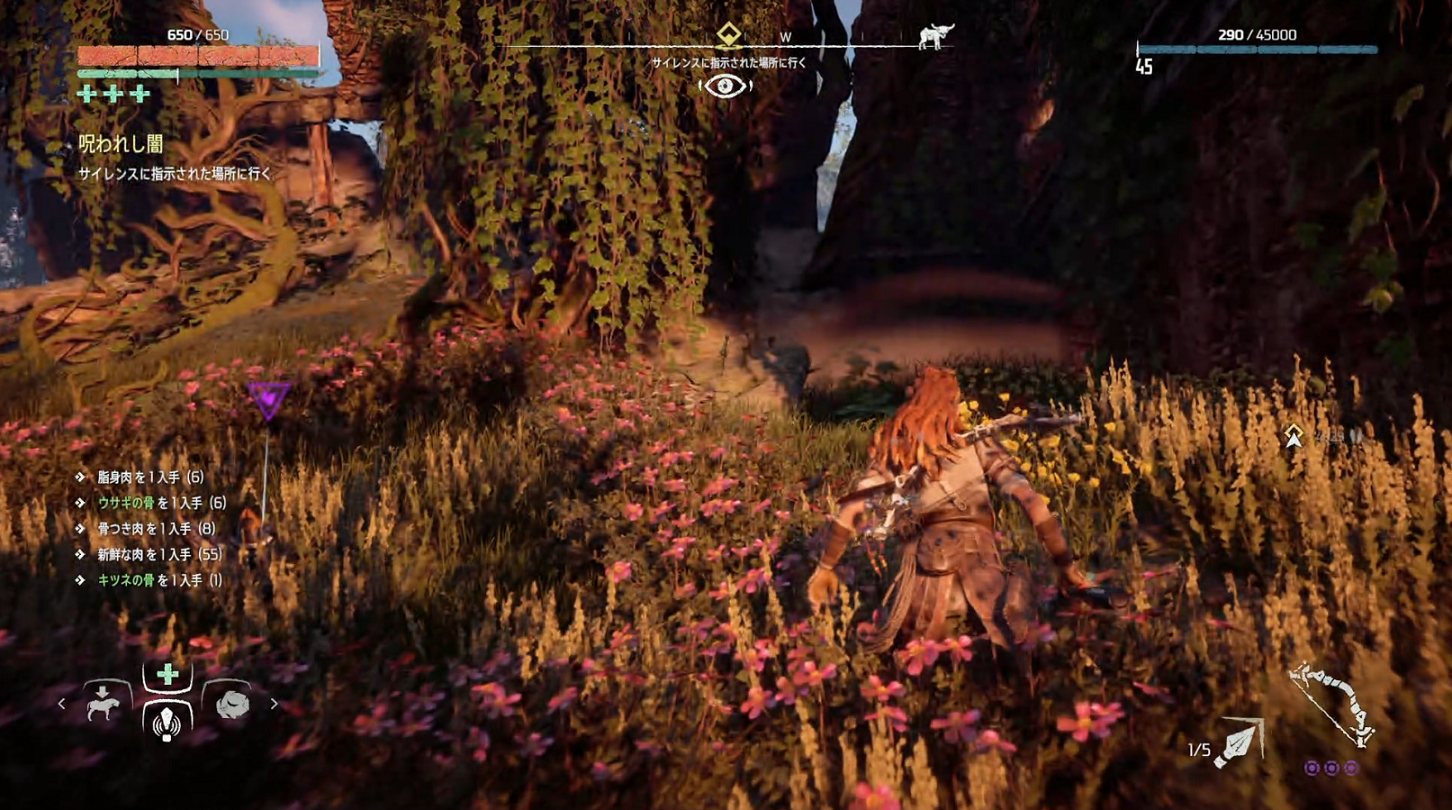Select the purple triangle waypoint marker
Screen dimensions: 1452x810
[268, 399]
